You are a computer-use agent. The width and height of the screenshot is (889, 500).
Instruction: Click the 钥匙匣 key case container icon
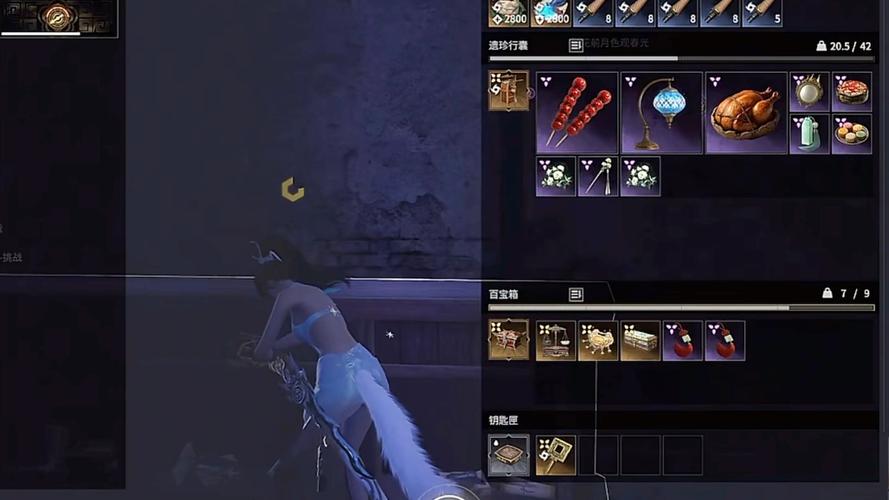[508, 455]
